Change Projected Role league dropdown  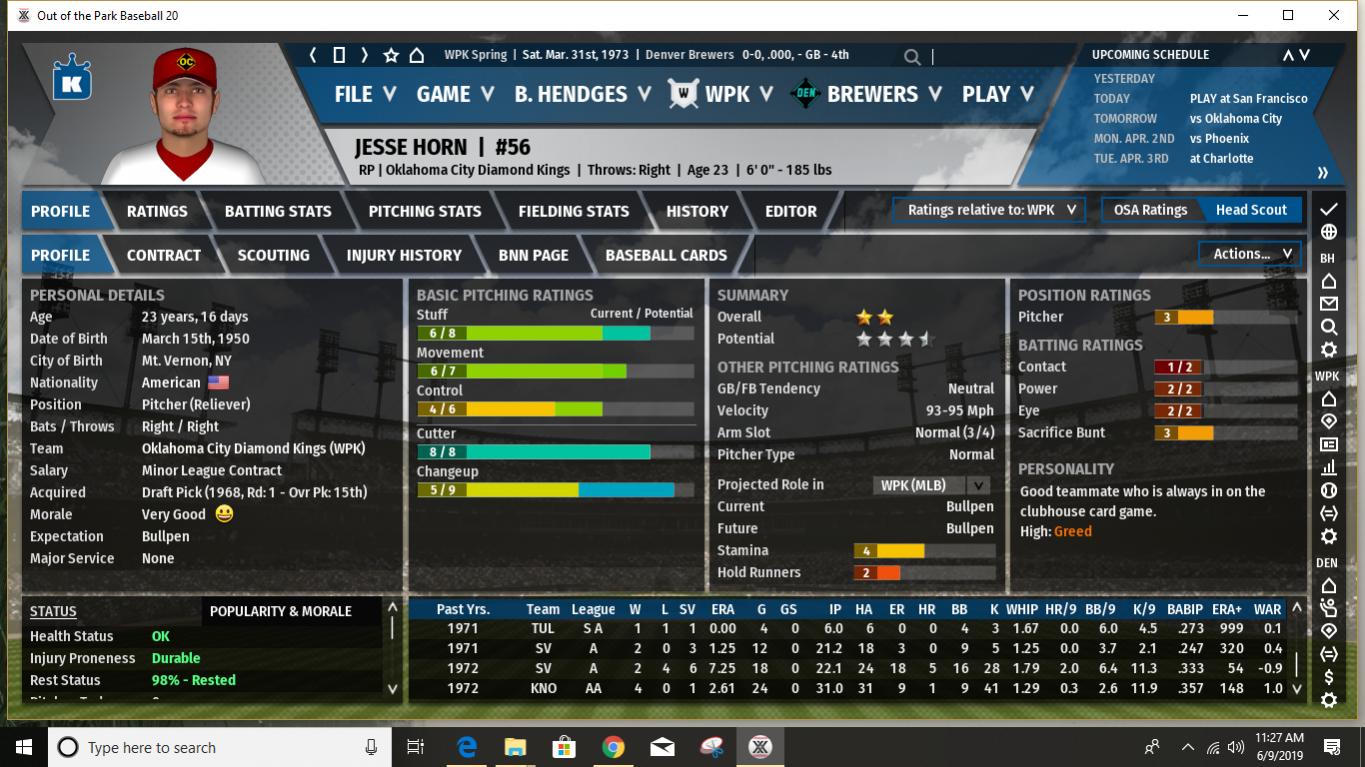(933, 485)
